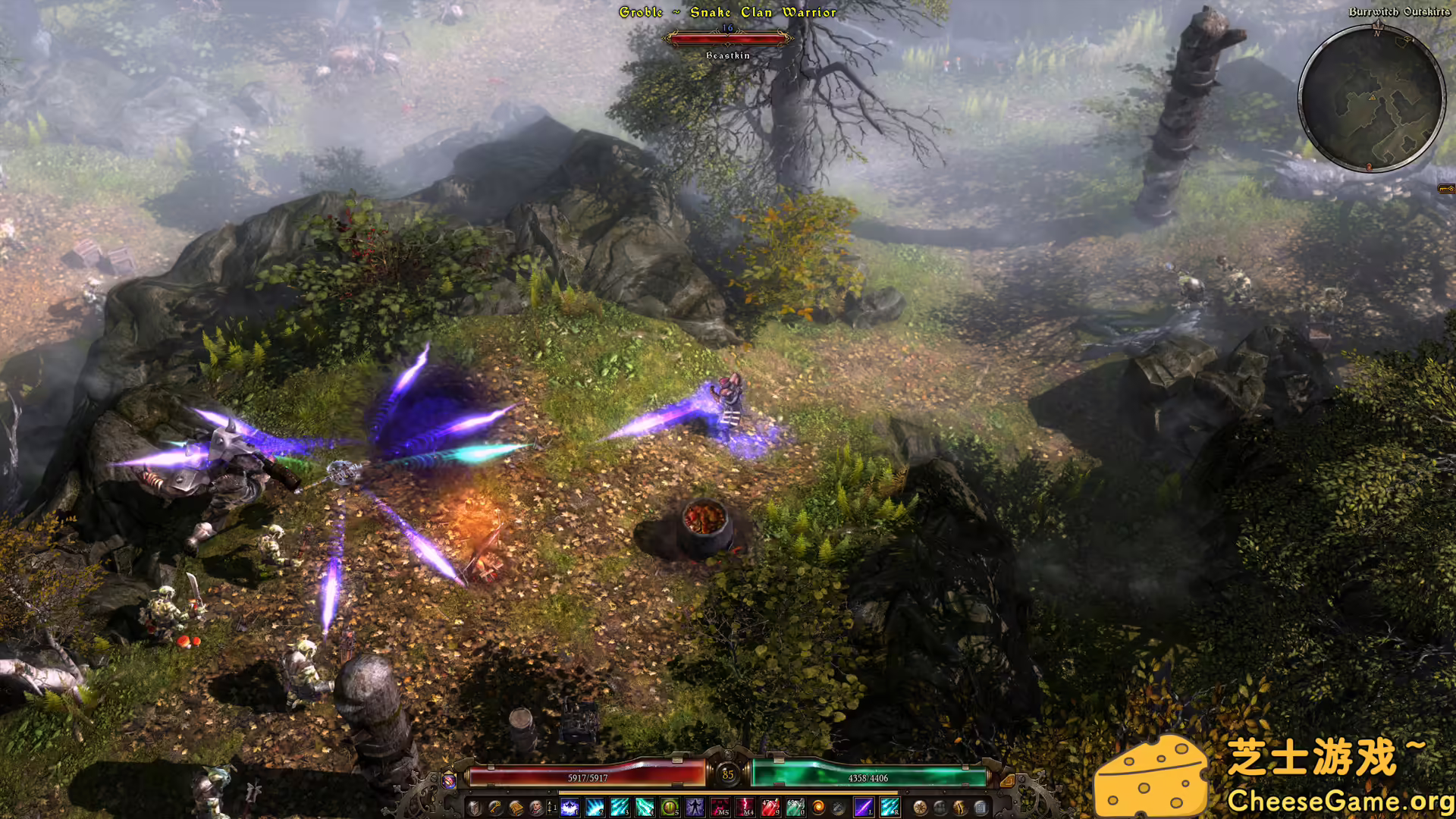Click the experience progress bar above the skill bar
This screenshot has height=819, width=1456.
pos(728,792)
